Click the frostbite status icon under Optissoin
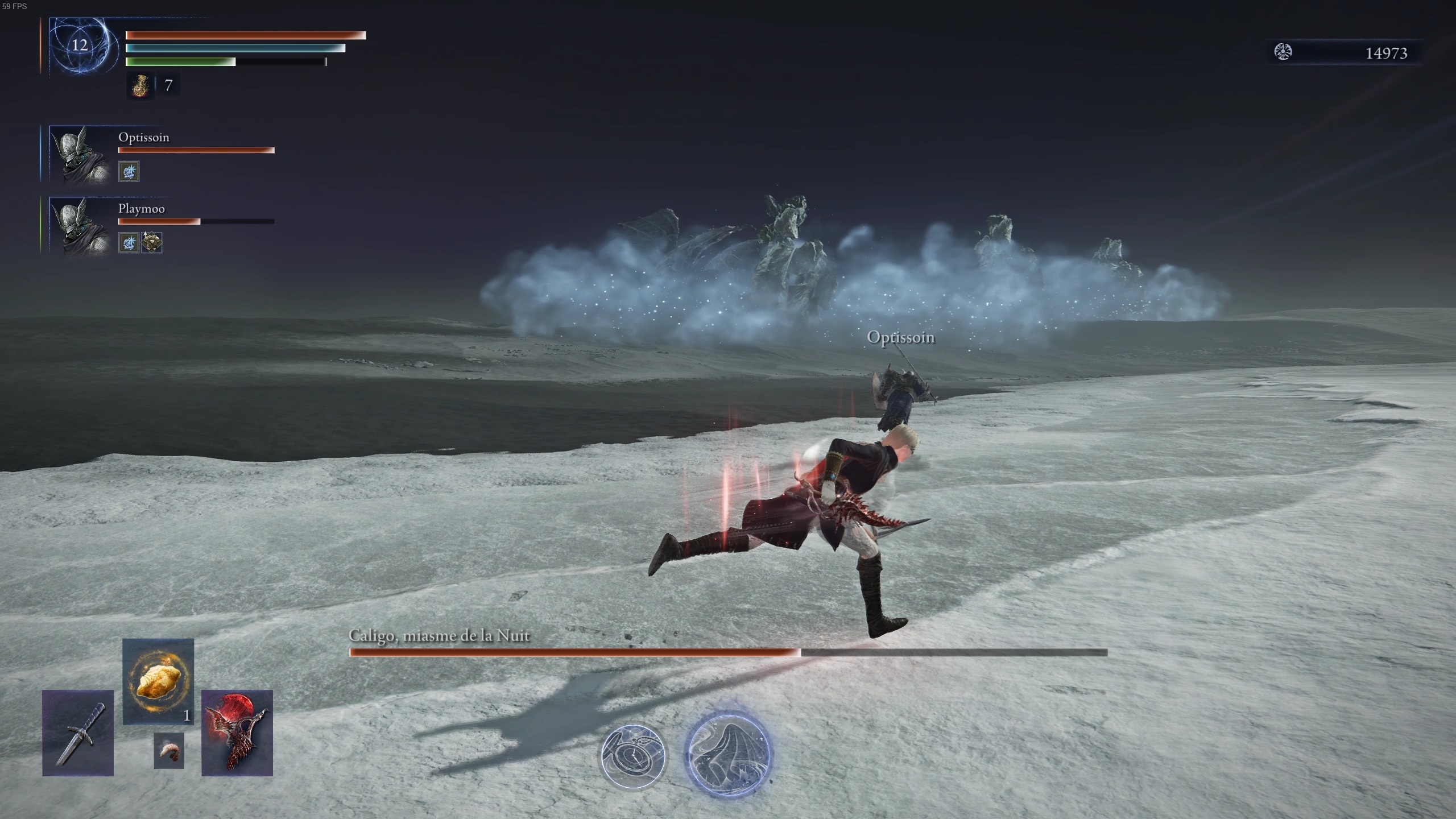This screenshot has width=1456, height=819. 129,171
